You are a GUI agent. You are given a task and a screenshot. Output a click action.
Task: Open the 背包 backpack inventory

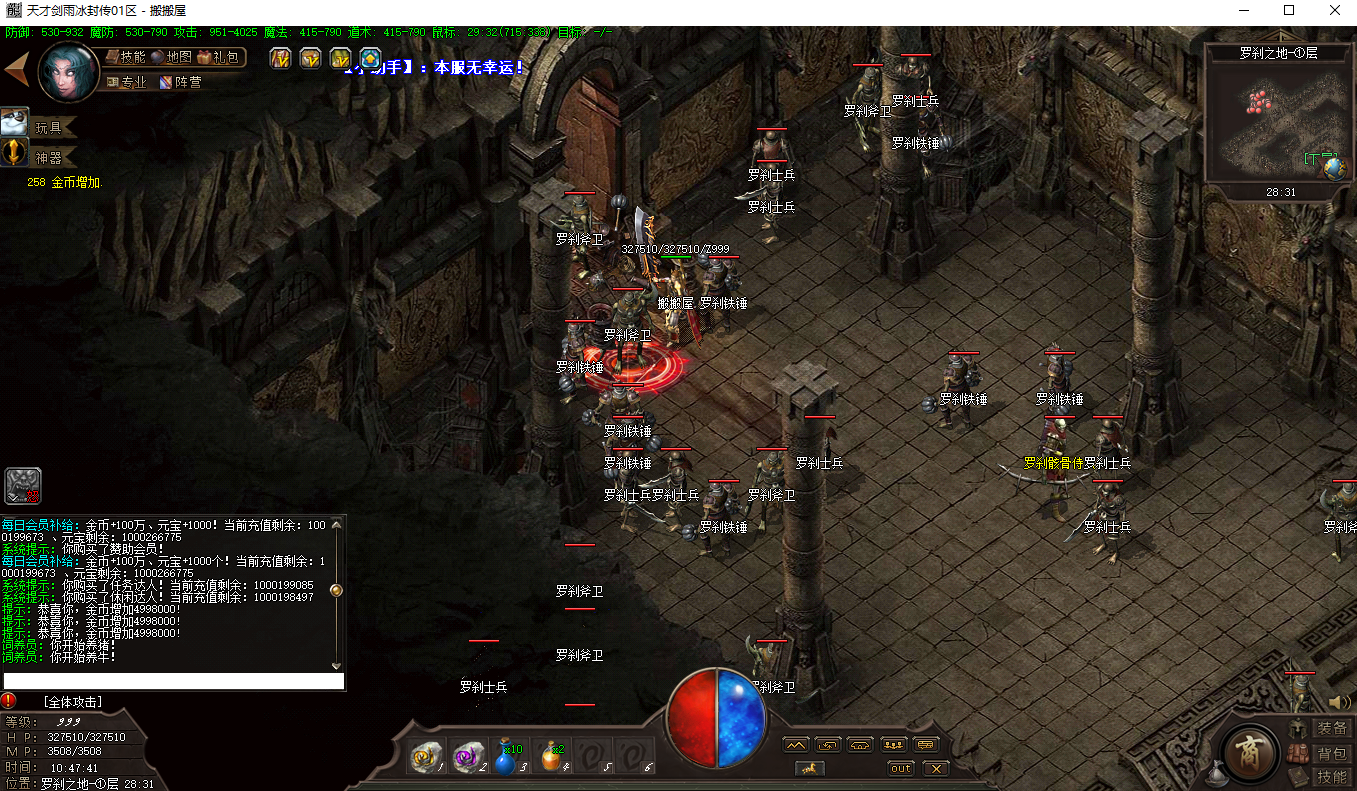click(1321, 753)
